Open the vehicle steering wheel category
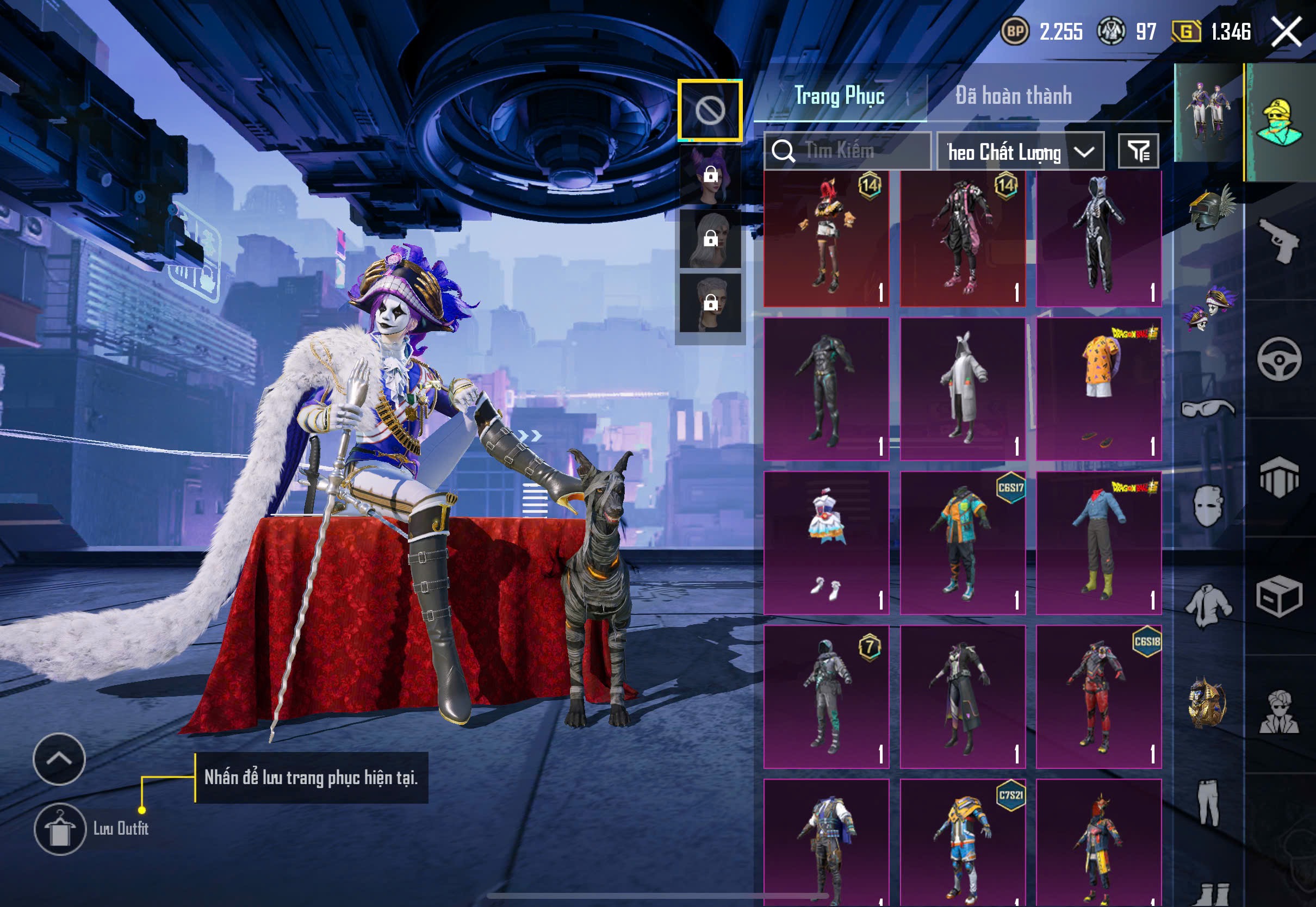 (x=1279, y=359)
